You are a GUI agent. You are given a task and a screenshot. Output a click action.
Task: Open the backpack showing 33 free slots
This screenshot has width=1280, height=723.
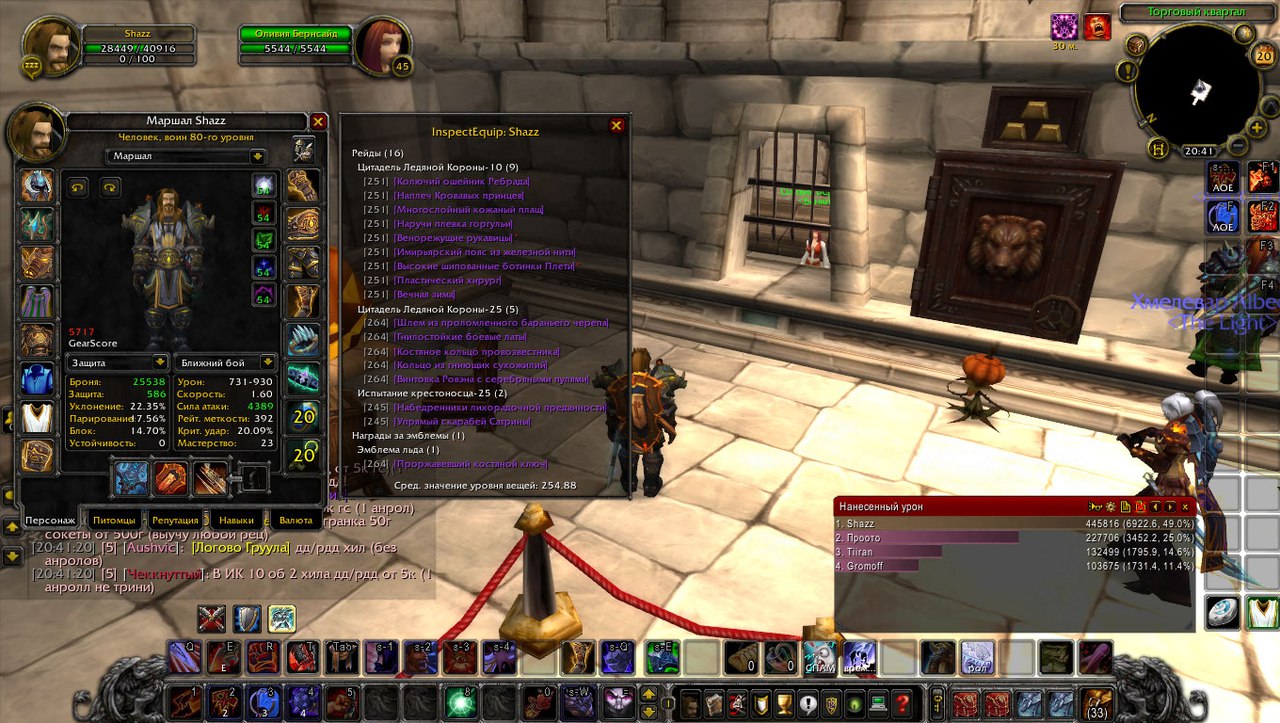tap(1096, 704)
